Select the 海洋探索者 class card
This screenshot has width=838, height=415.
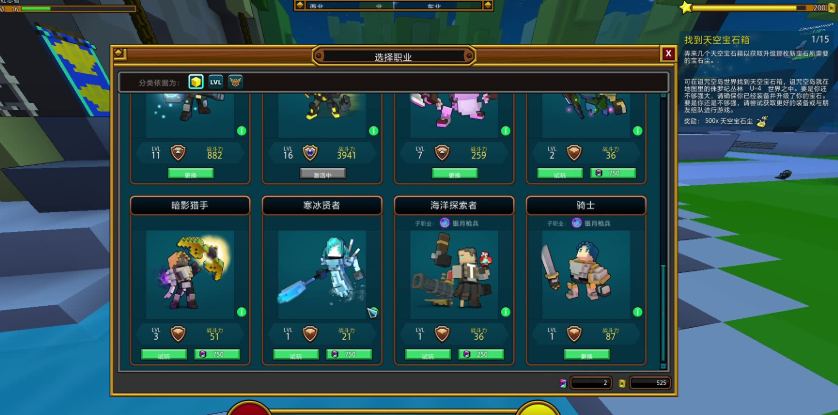point(454,270)
